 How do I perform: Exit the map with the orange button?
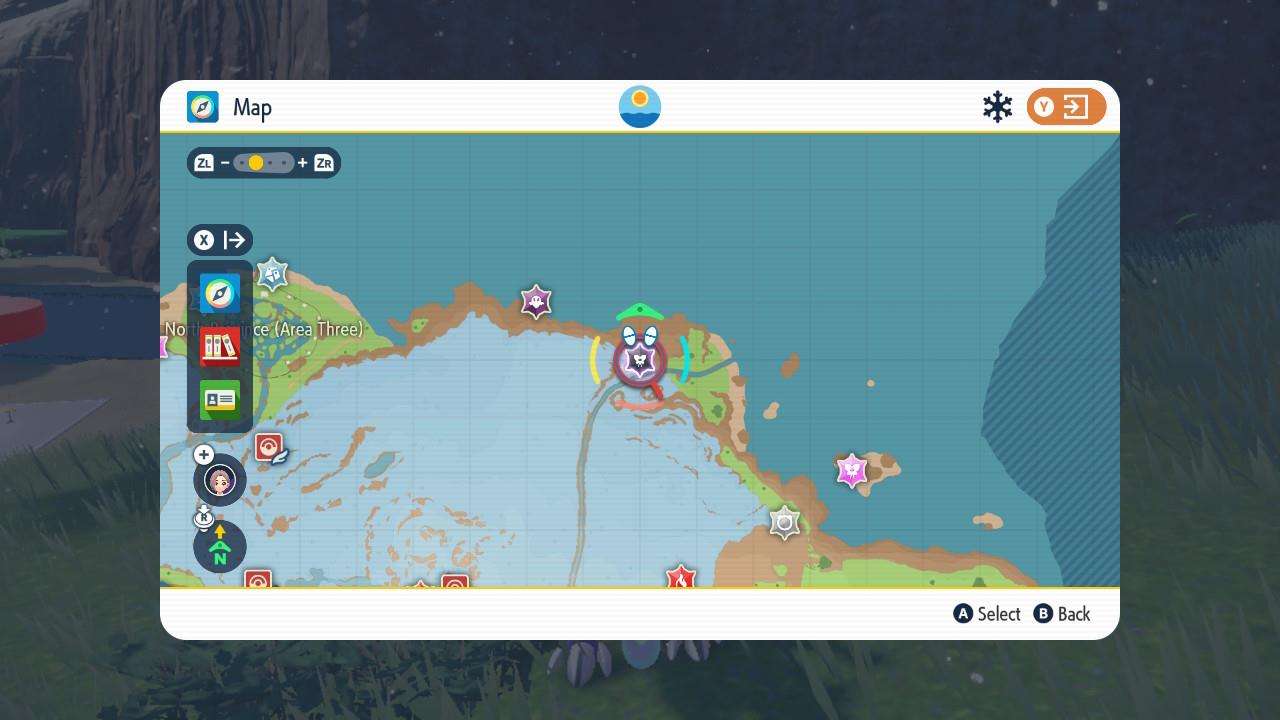1066,107
